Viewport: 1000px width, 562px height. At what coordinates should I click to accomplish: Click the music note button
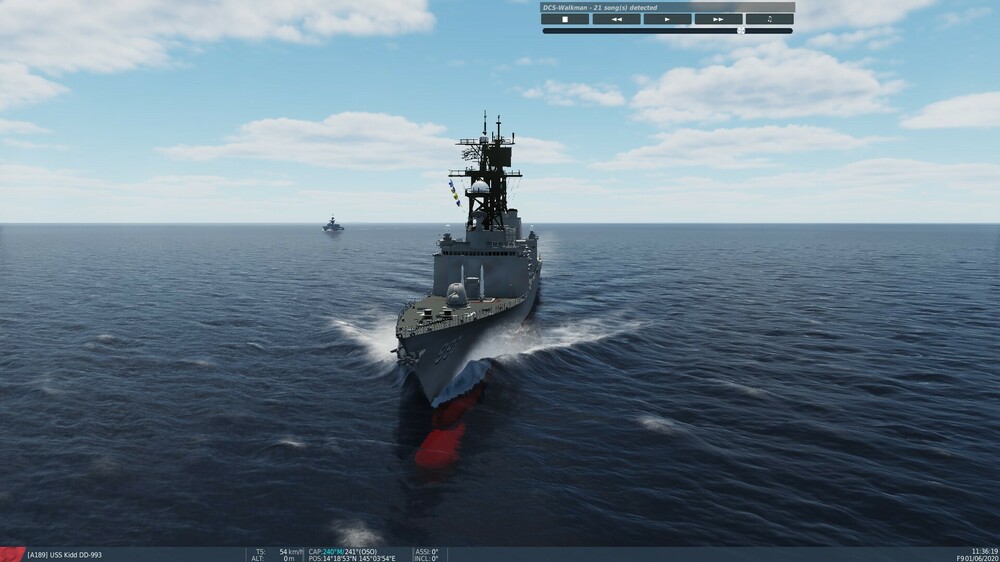click(x=769, y=19)
